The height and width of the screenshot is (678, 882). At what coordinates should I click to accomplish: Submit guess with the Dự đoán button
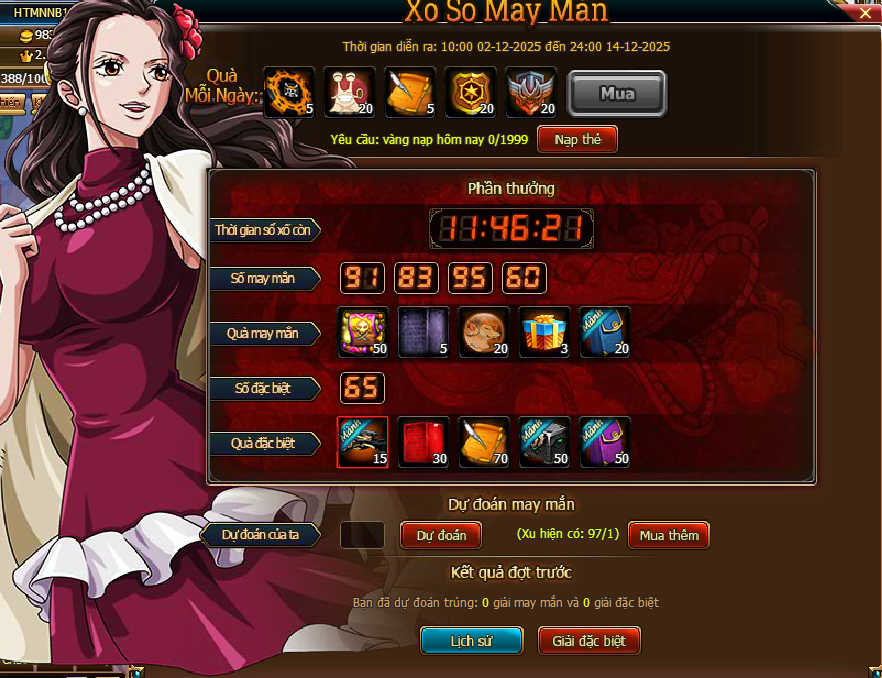click(x=441, y=535)
